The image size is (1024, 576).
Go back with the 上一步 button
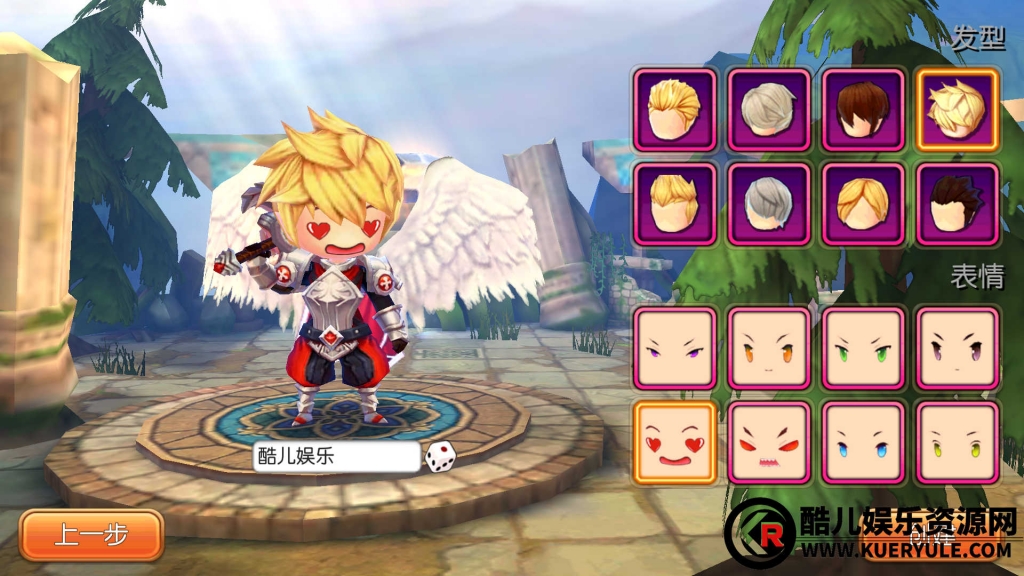pyautogui.click(x=91, y=535)
